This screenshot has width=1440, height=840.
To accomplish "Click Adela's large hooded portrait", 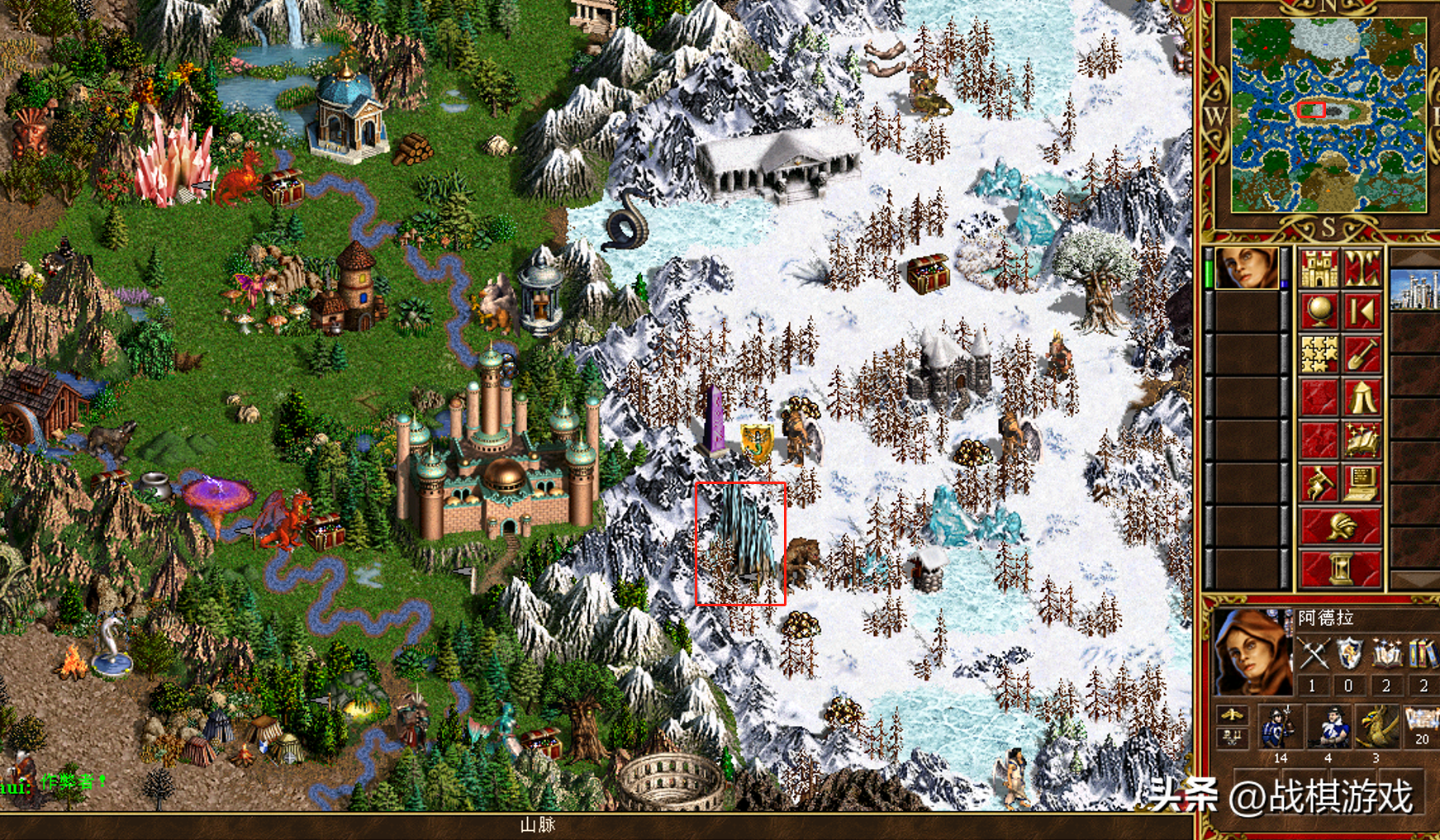I will tap(1251, 653).
